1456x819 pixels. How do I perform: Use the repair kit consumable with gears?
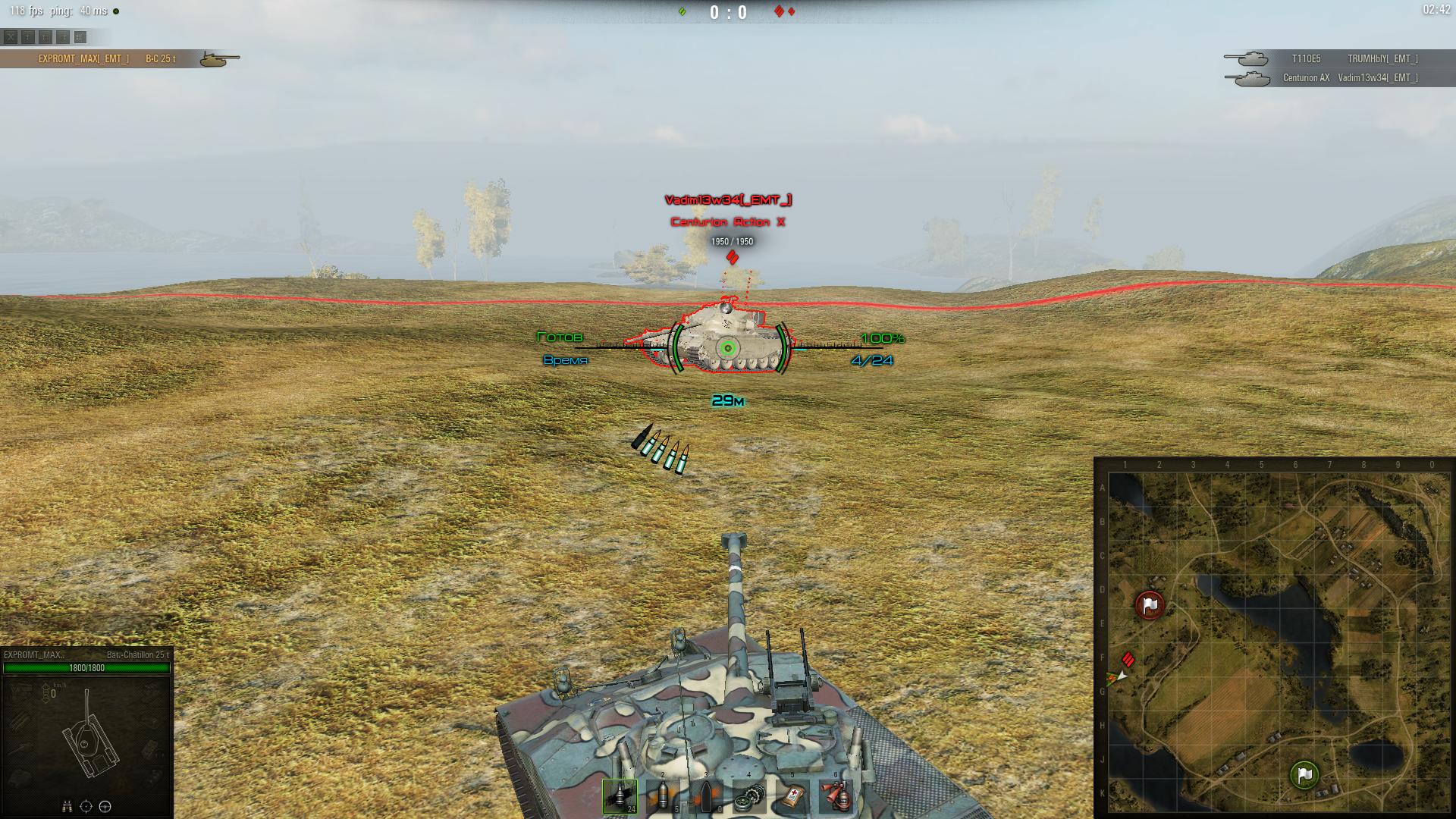pos(749,796)
